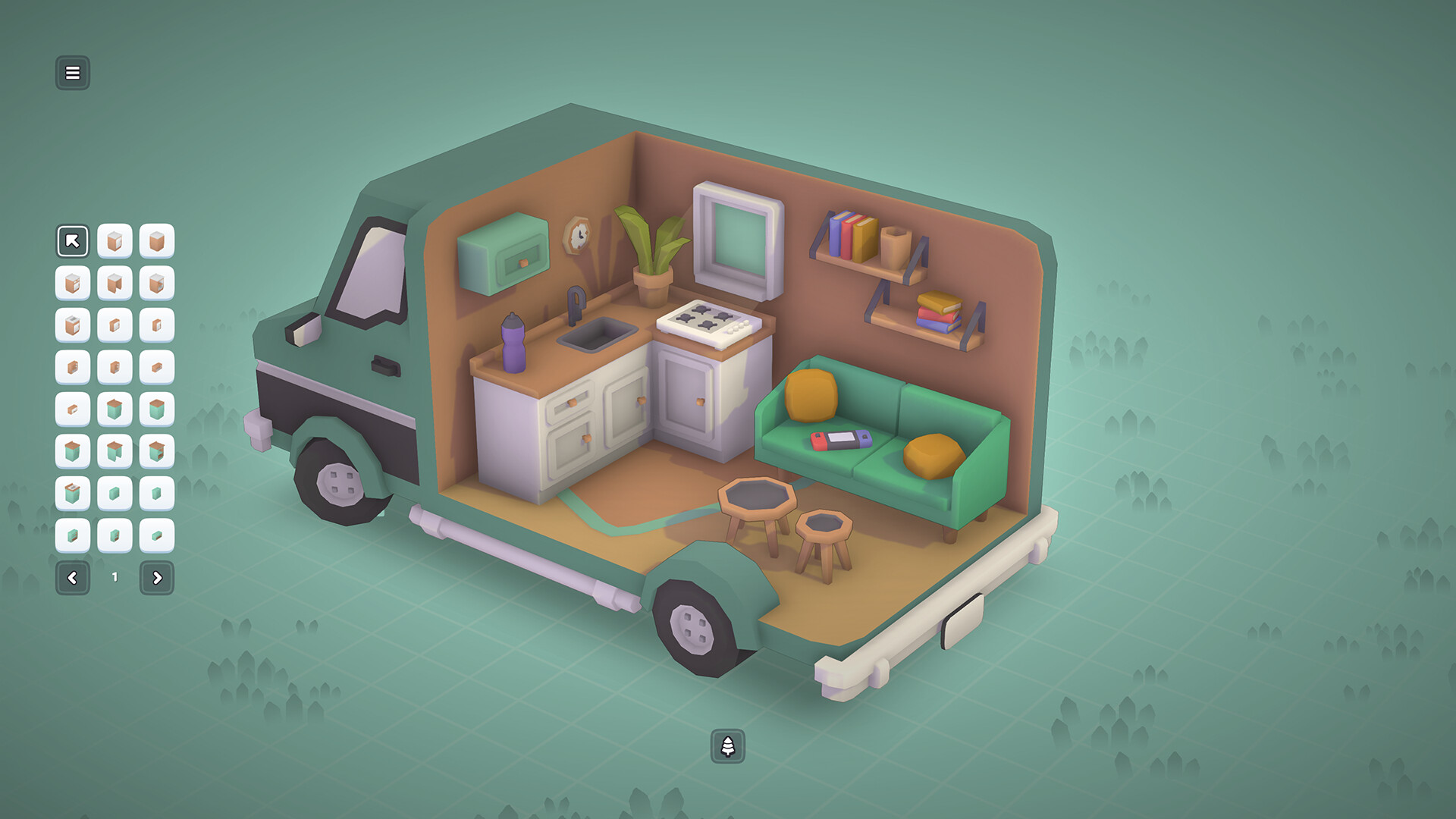The image size is (1456, 819).
Task: Open the hamburger menu
Action: [73, 73]
